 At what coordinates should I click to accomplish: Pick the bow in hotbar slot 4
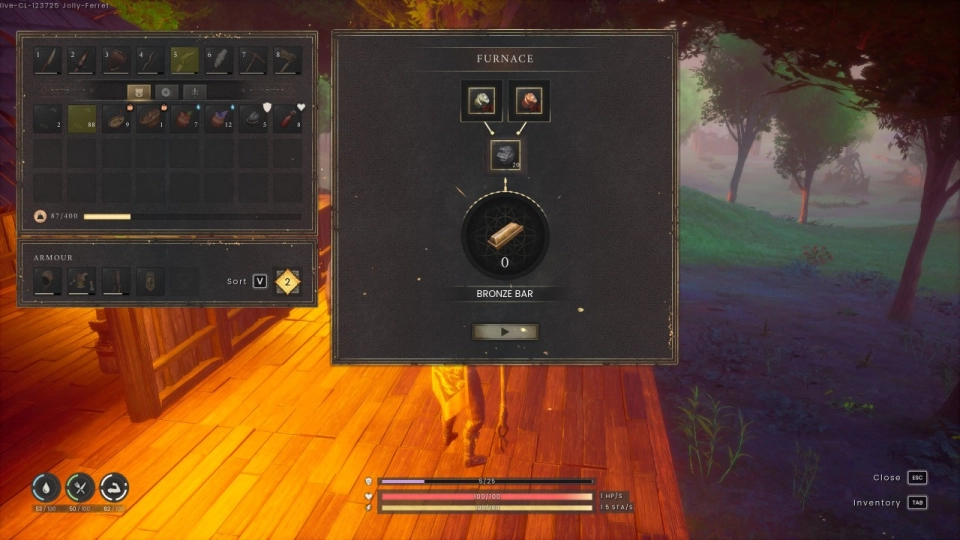150,61
